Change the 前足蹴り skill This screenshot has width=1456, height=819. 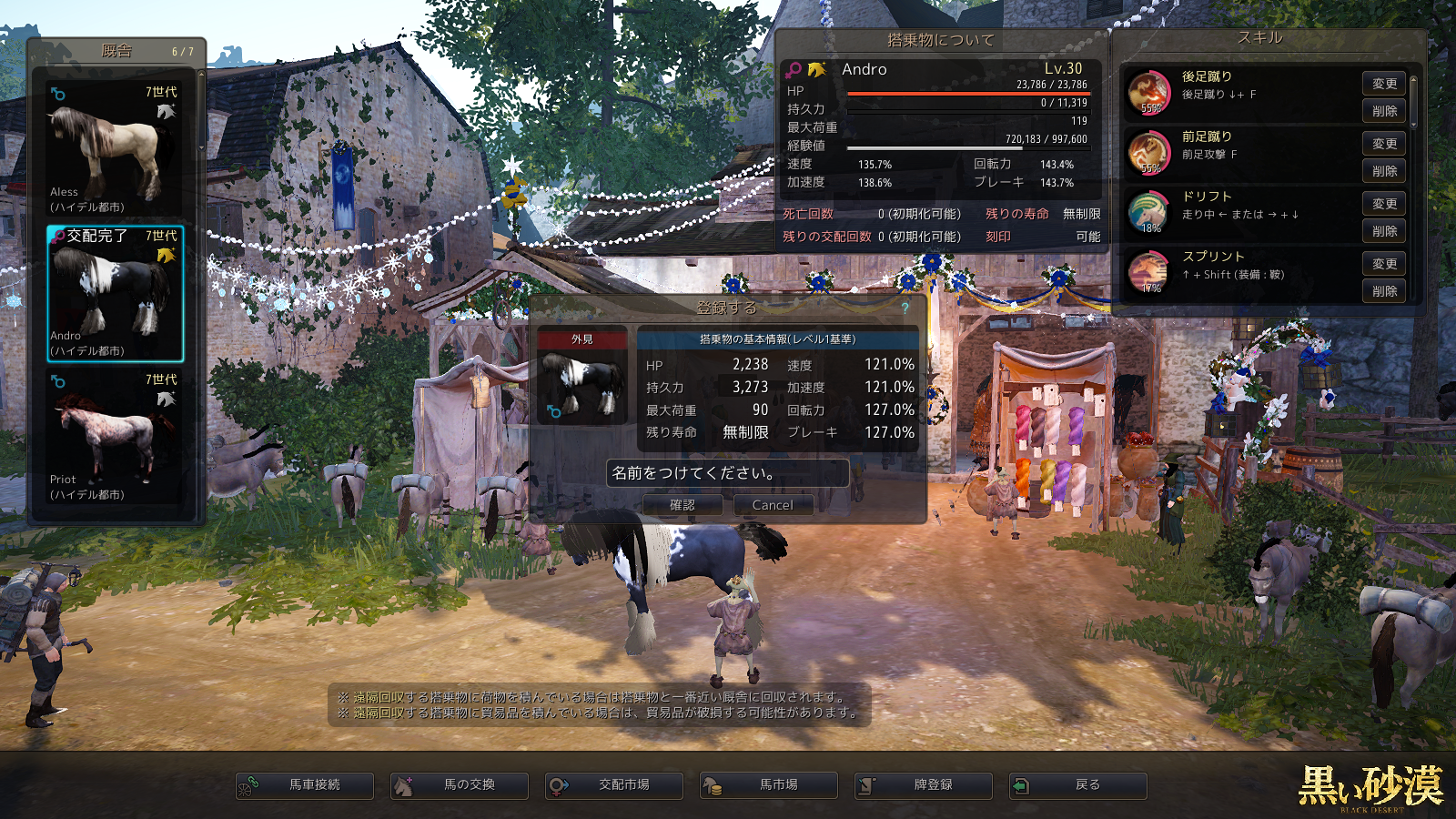[x=1384, y=144]
